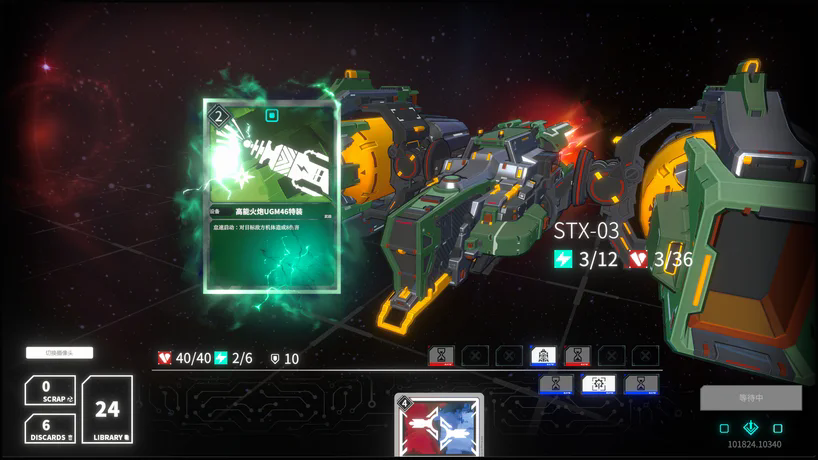Open the Library deck pile
818x460 pixels.
point(107,409)
